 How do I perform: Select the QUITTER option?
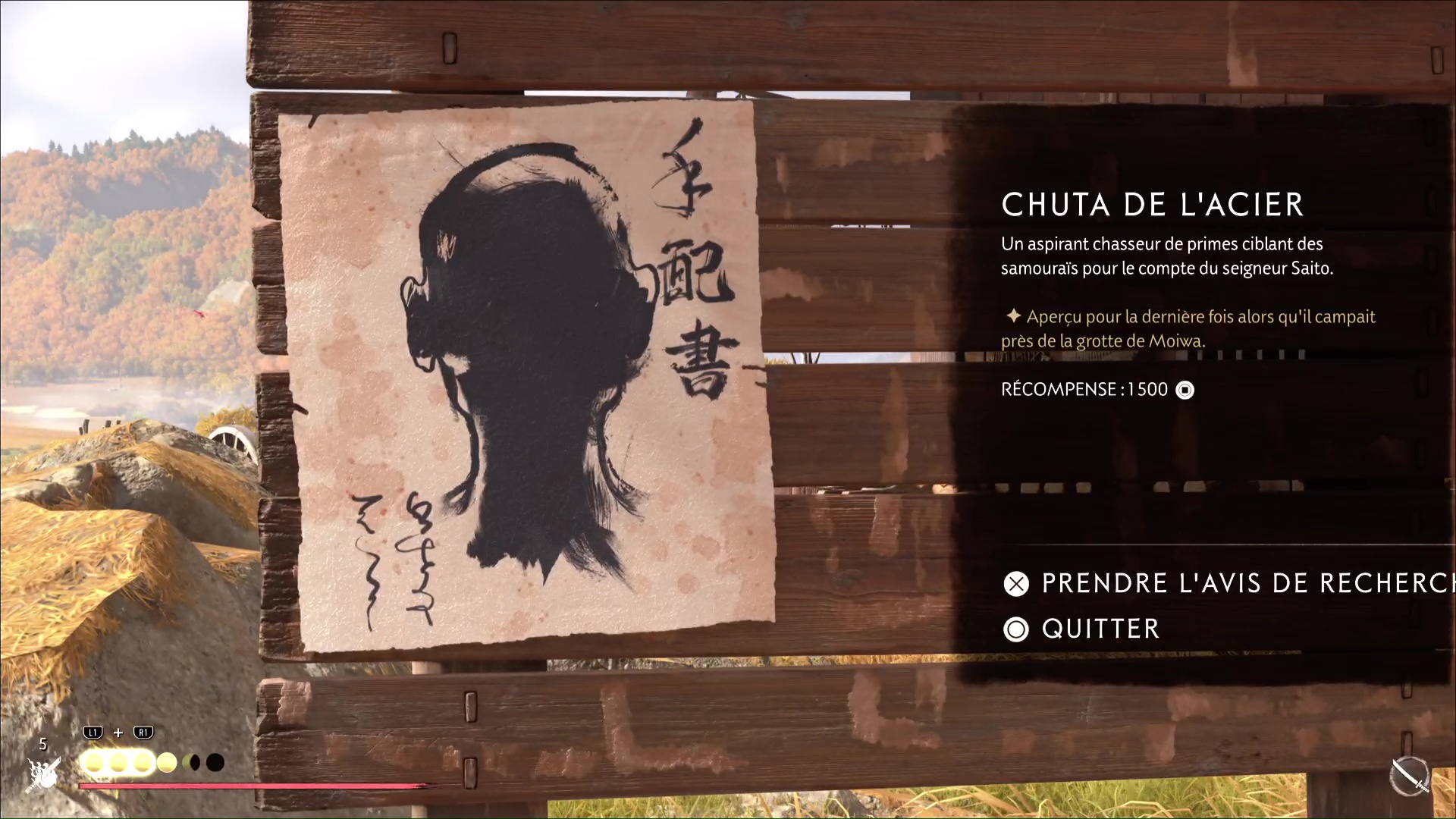tap(1100, 629)
